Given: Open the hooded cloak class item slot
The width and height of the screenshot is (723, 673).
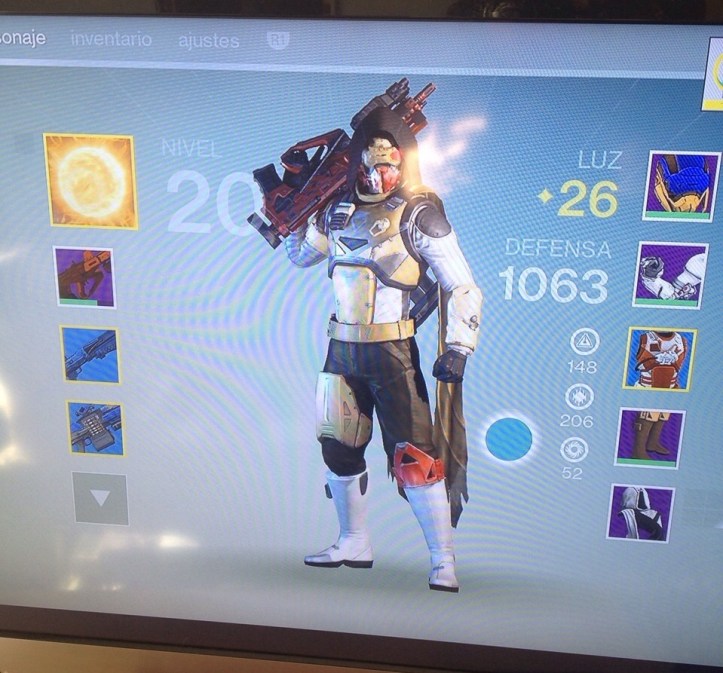Looking at the screenshot, I should (x=640, y=513).
